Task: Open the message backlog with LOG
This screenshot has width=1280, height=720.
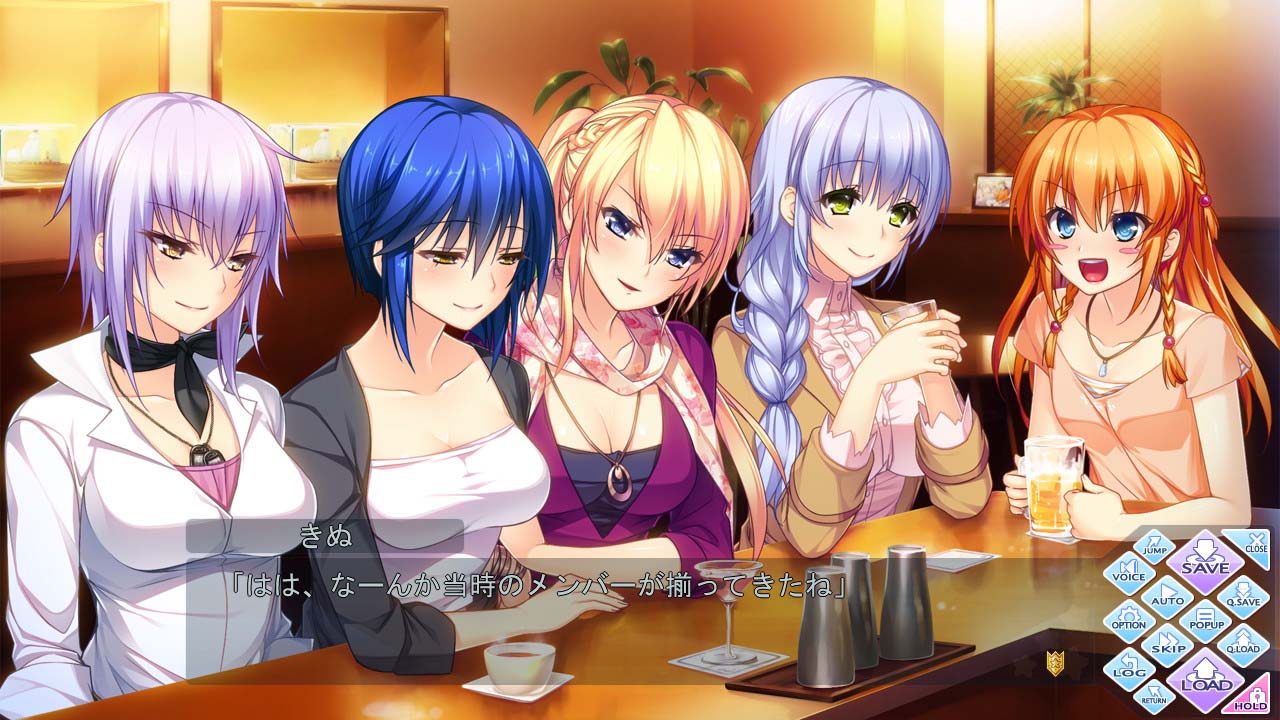Action: [1131, 669]
